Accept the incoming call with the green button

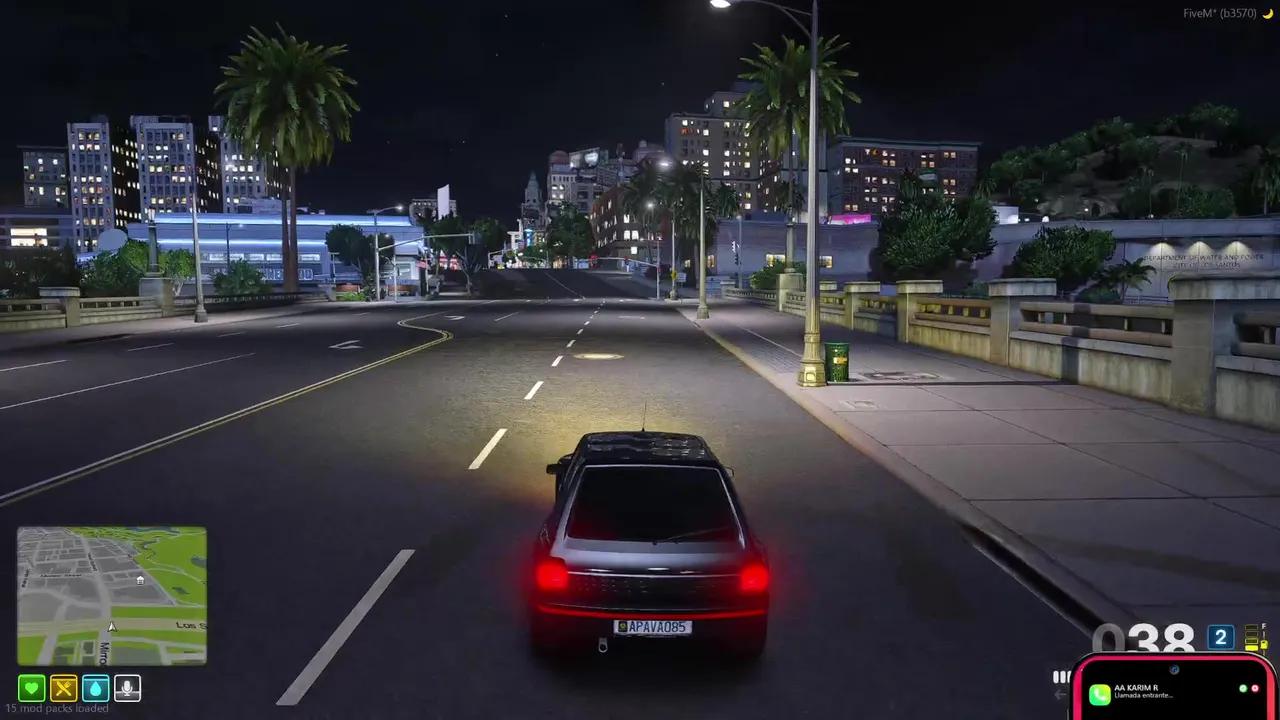coord(1243,689)
